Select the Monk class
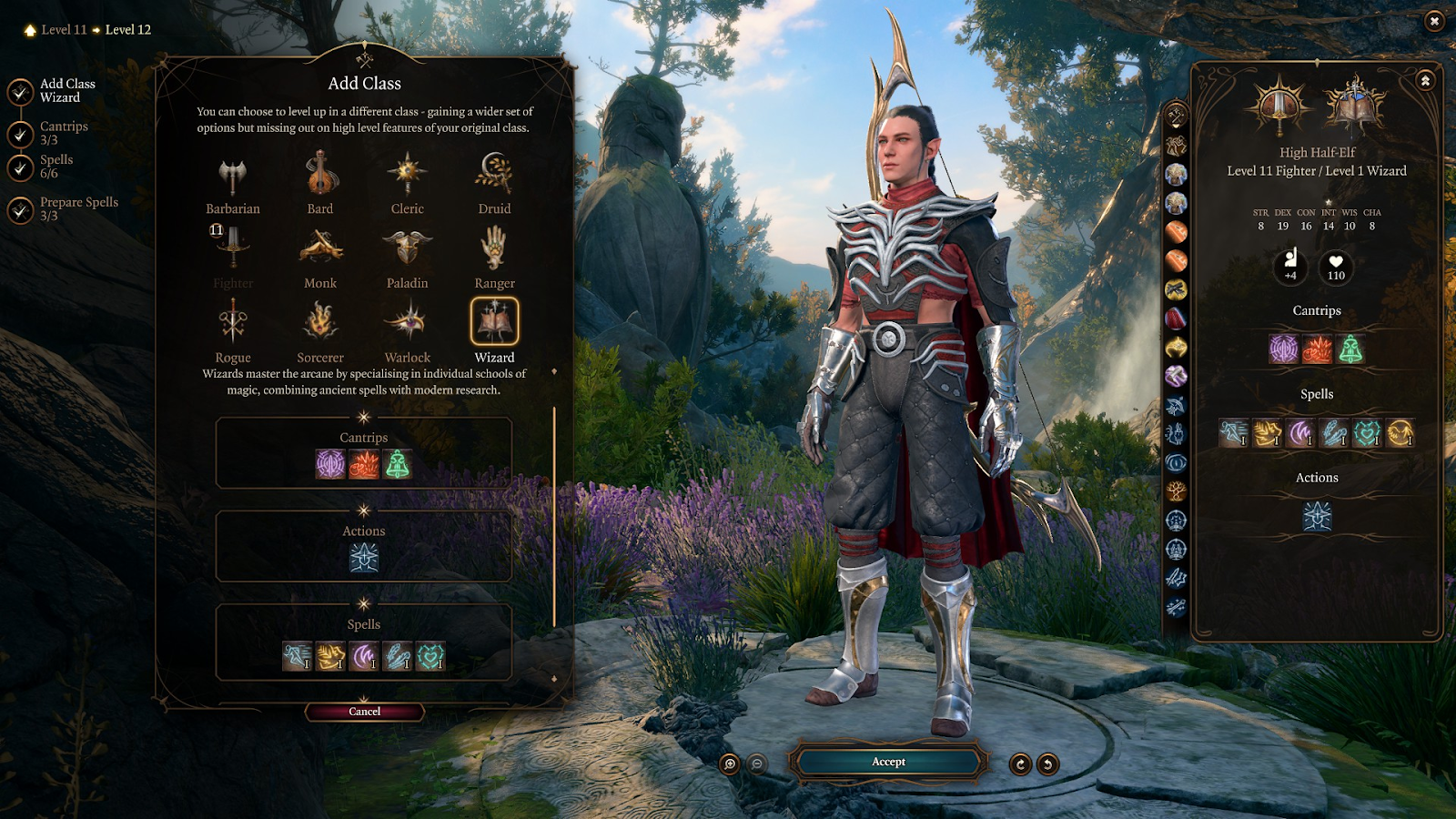This screenshot has height=819, width=1456. 320,248
